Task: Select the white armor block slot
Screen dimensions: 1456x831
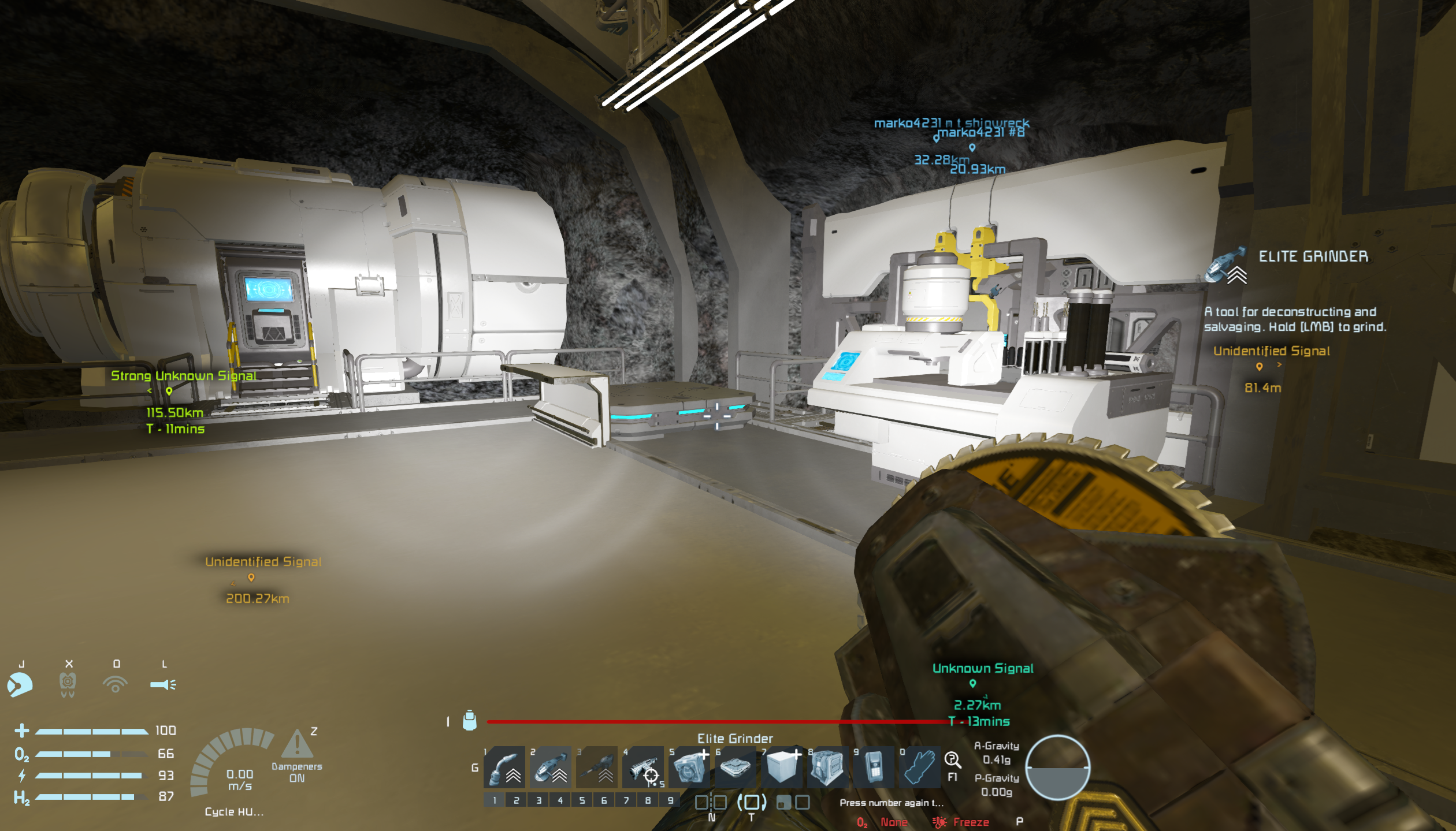Action: [x=782, y=767]
